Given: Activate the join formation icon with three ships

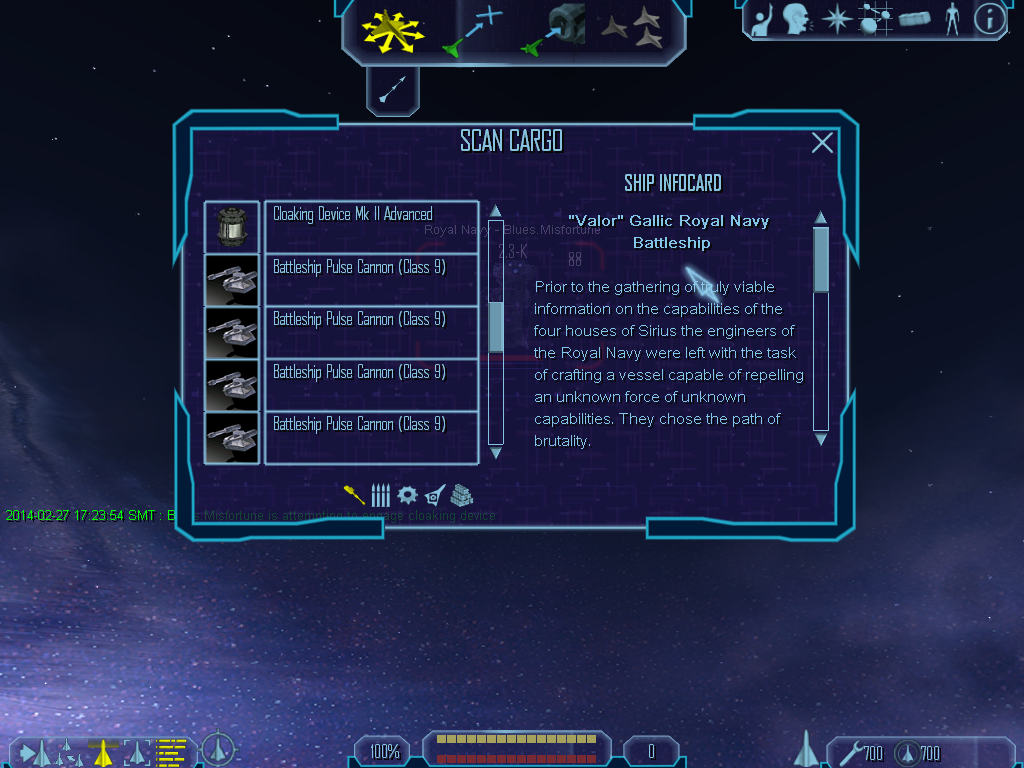Looking at the screenshot, I should point(634,29).
